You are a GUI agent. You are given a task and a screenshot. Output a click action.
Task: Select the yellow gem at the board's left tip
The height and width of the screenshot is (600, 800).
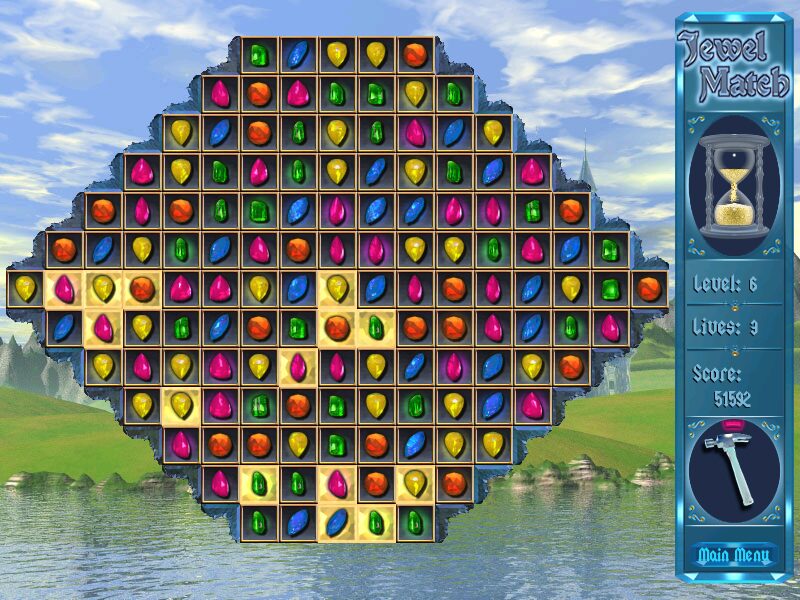coord(25,288)
